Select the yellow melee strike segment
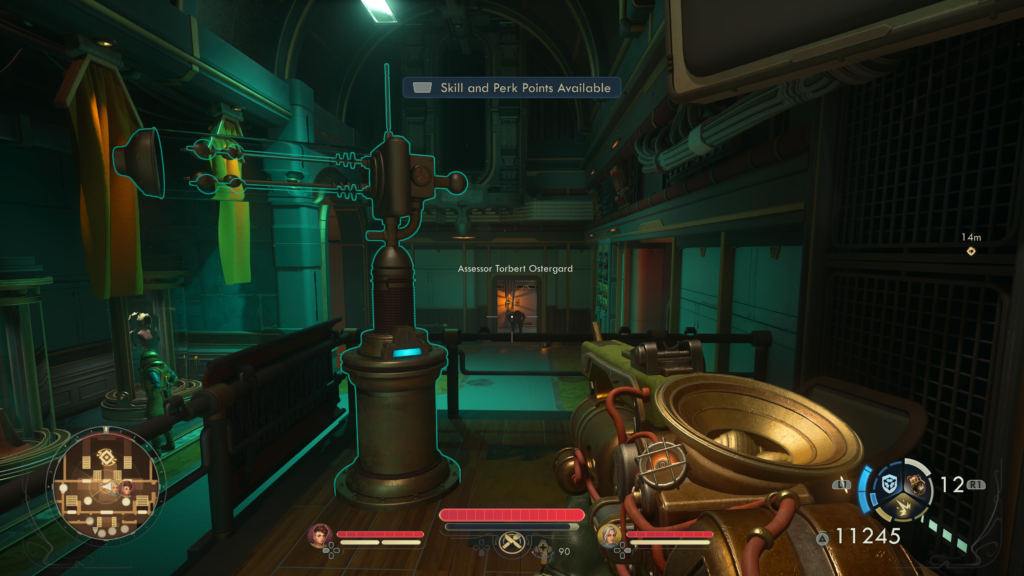Image resolution: width=1024 pixels, height=576 pixels. coord(904,507)
